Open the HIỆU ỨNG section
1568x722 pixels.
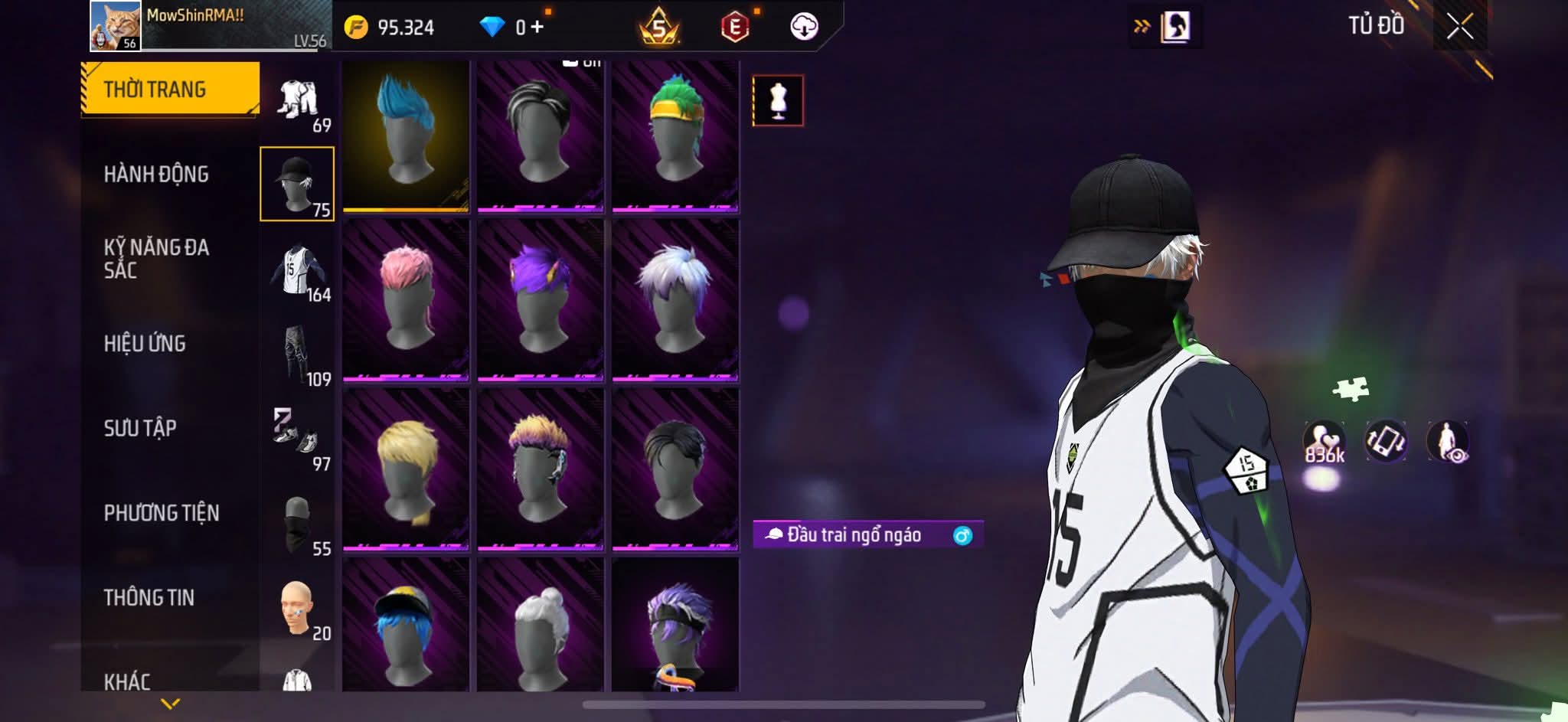(x=145, y=344)
